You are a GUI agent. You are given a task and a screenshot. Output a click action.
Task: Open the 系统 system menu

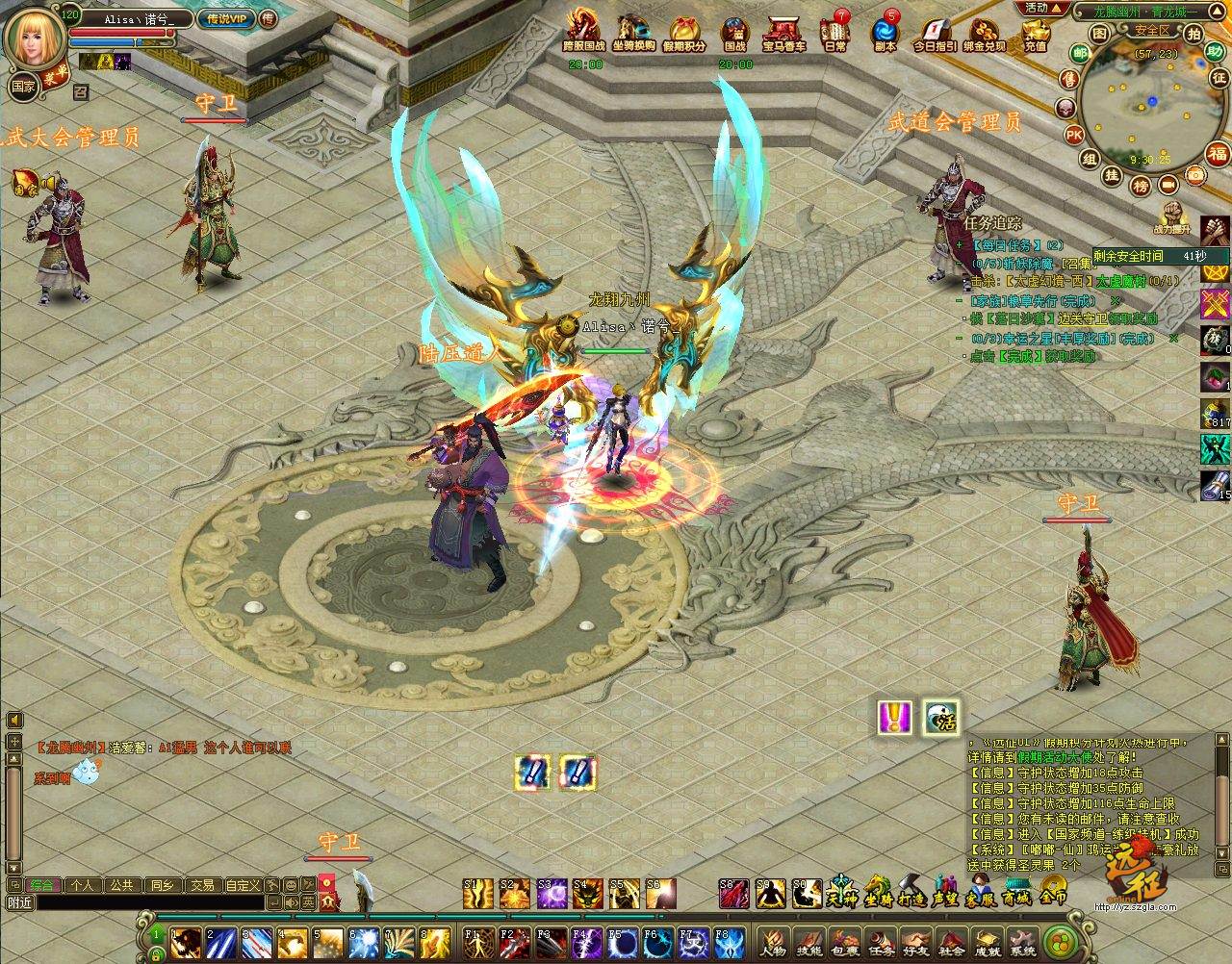[1022, 940]
